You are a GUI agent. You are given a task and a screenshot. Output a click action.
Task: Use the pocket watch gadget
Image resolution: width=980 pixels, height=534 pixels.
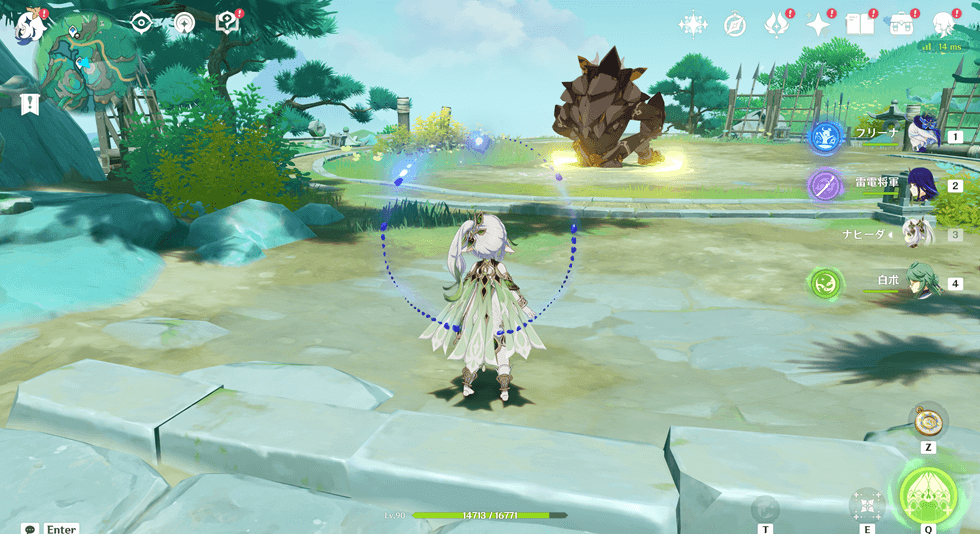tap(928, 420)
